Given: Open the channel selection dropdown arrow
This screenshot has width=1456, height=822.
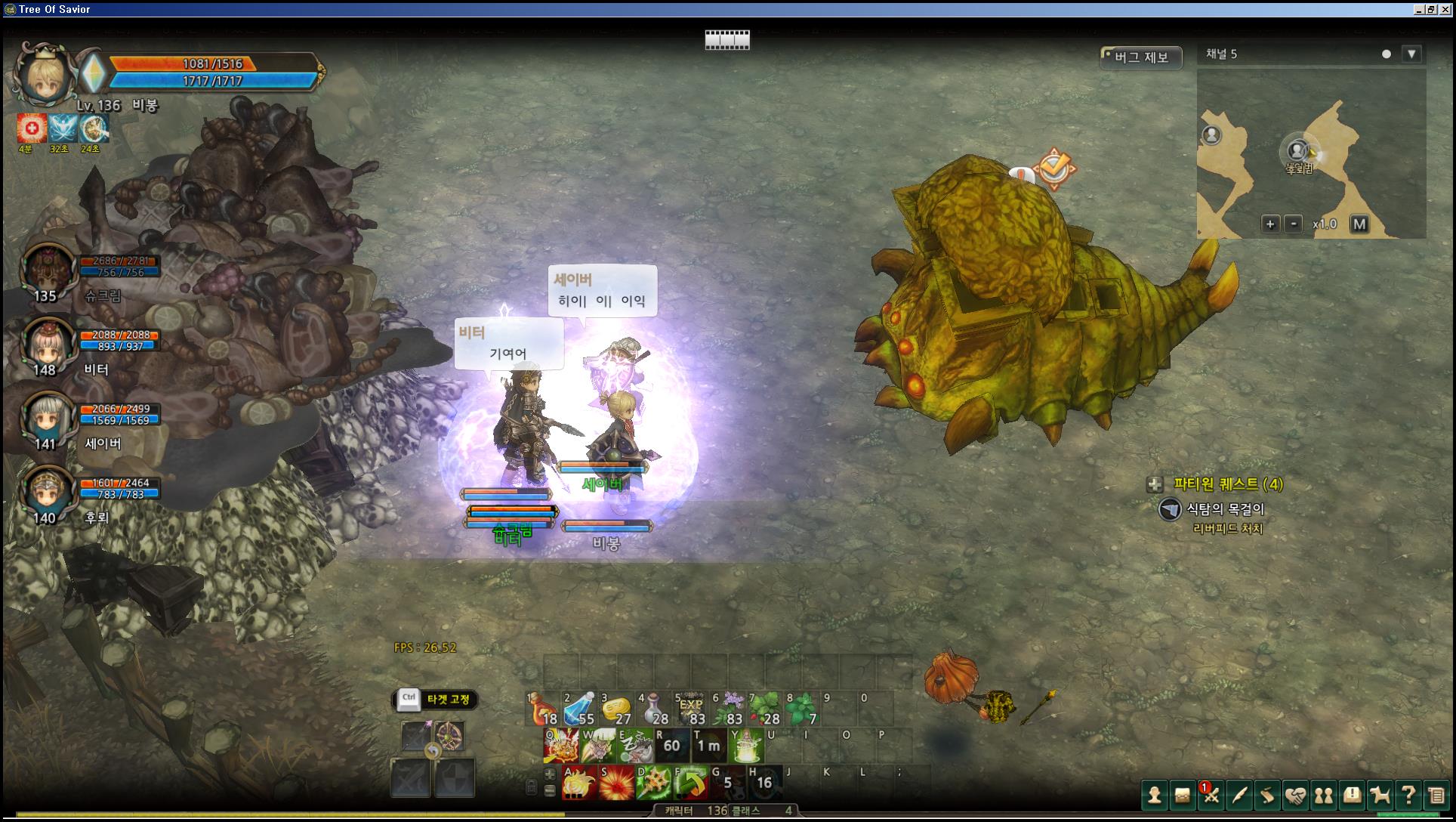Looking at the screenshot, I should 1411,54.
